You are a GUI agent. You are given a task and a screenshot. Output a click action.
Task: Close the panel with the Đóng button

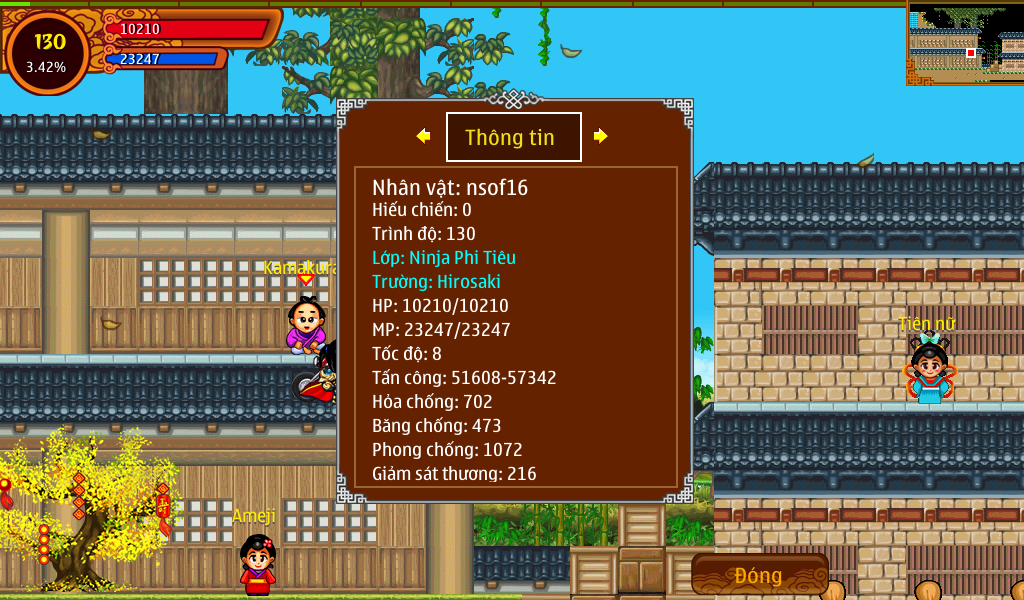tap(759, 575)
